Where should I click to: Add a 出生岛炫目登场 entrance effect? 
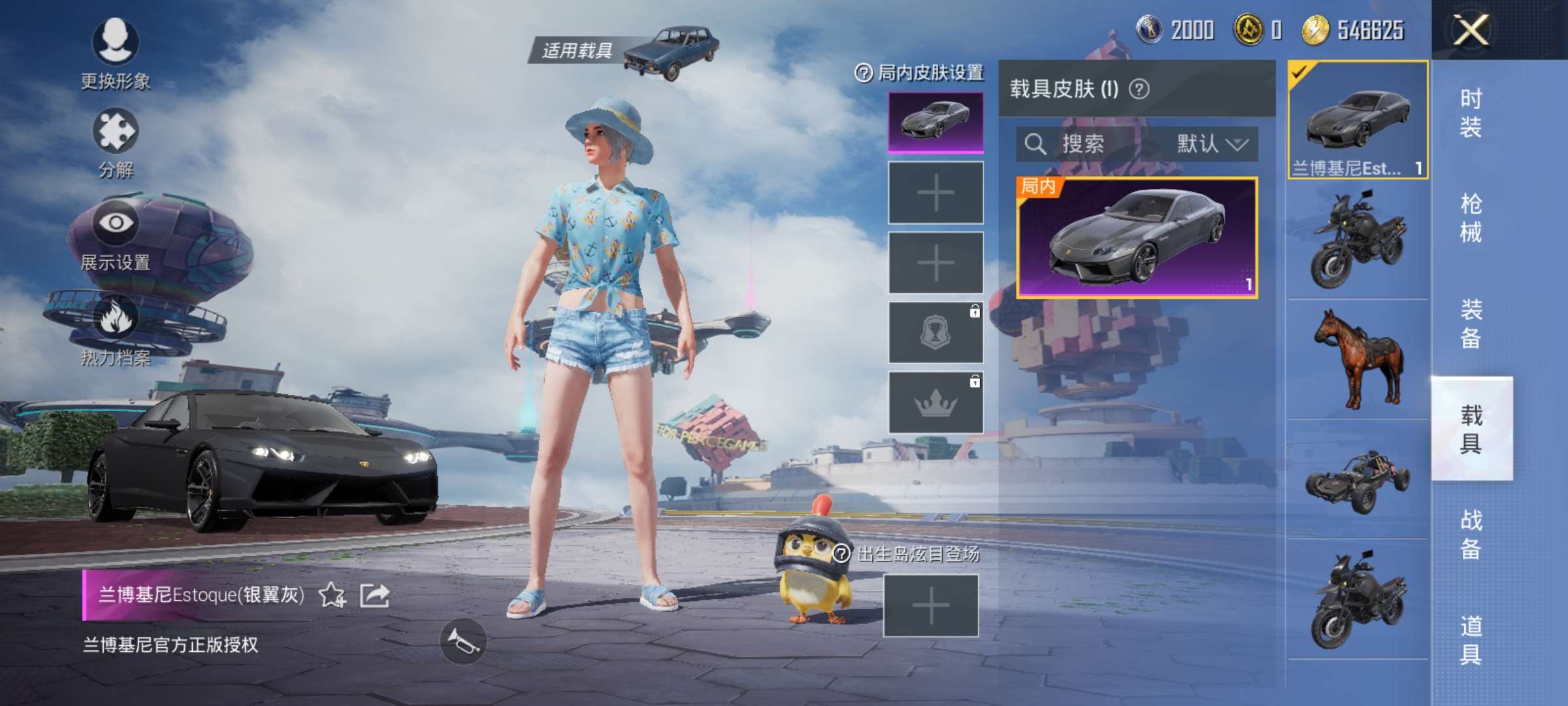(930, 605)
